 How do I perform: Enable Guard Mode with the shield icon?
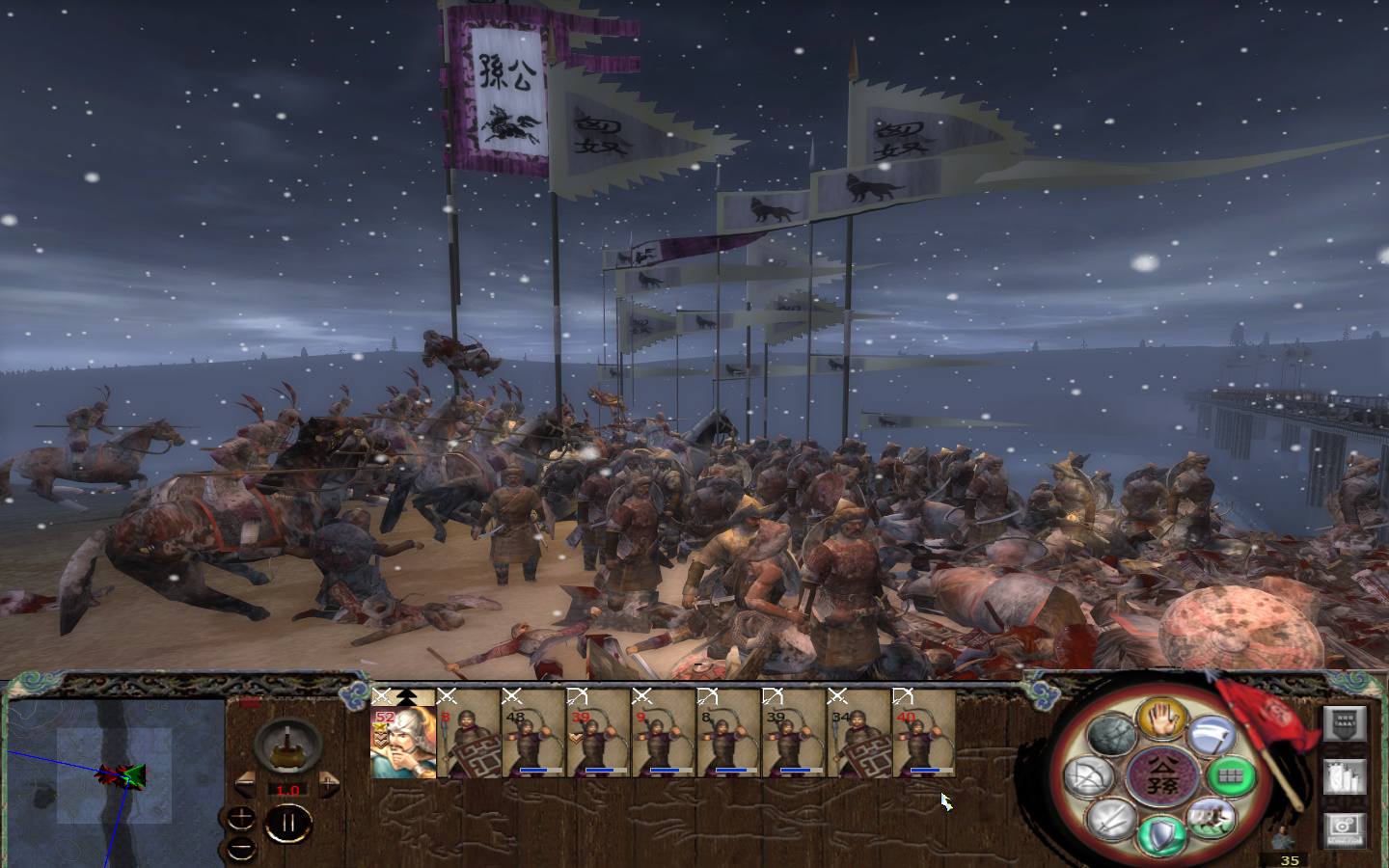(x=1161, y=834)
